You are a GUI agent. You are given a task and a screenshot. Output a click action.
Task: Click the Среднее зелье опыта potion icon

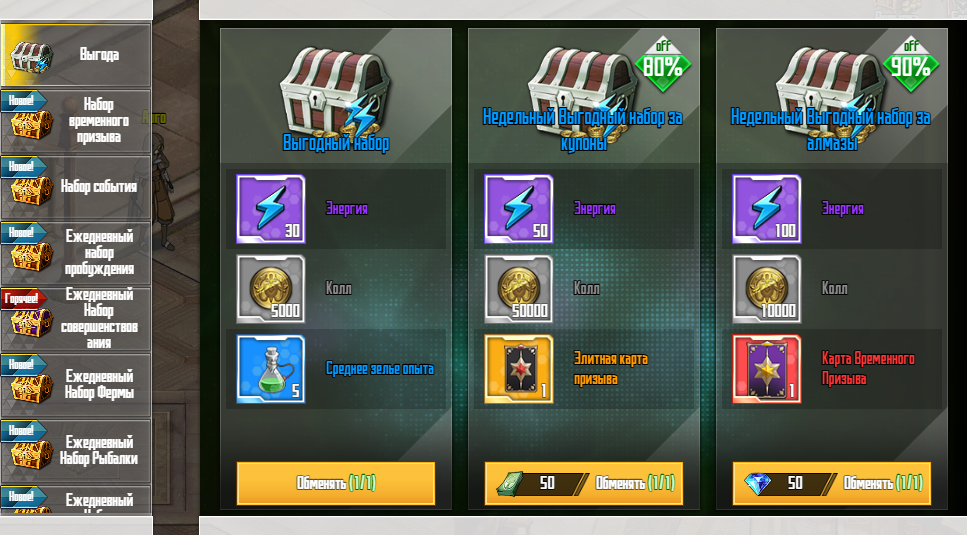point(270,369)
